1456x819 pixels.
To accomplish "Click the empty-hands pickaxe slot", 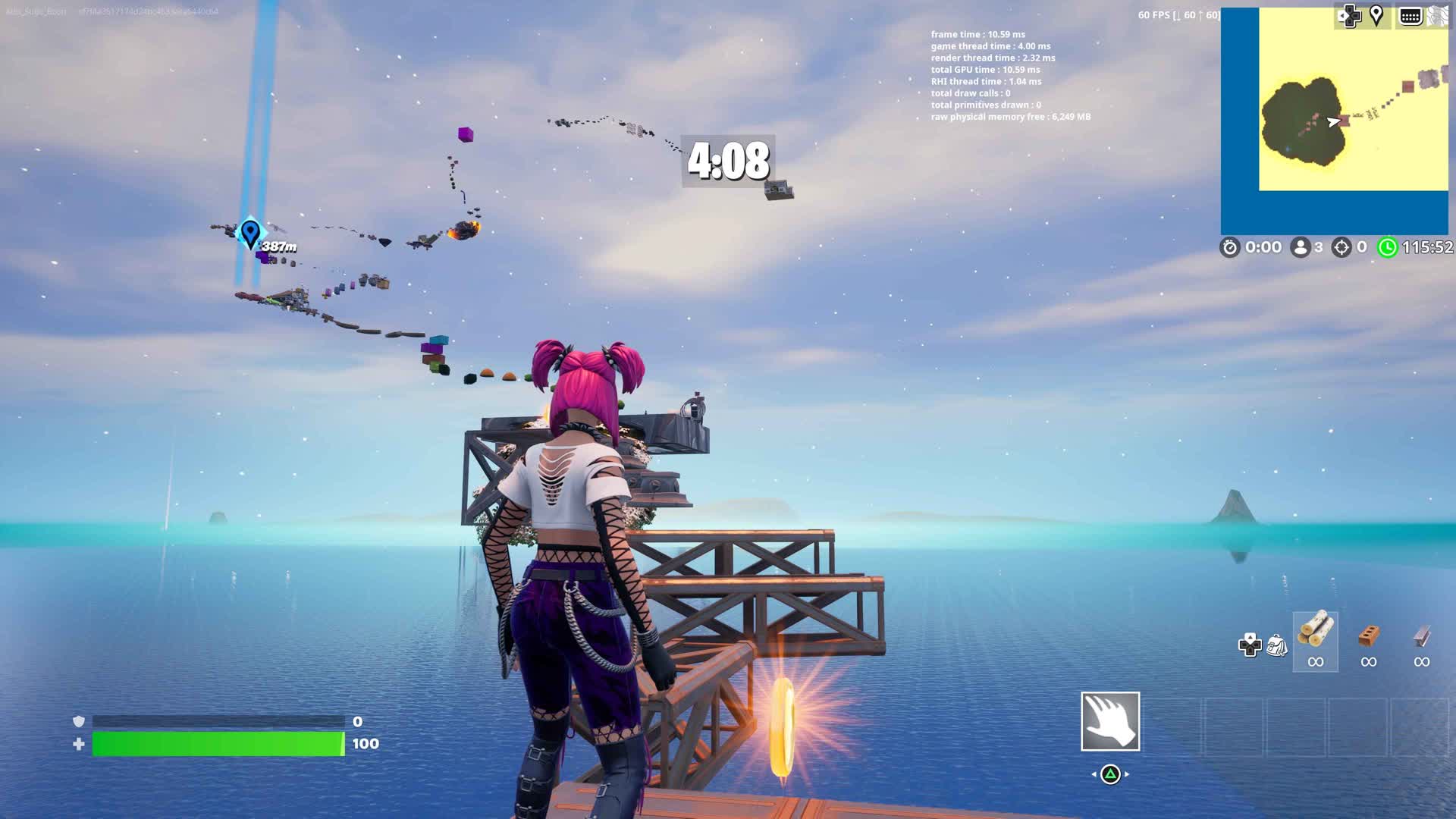I will click(x=1111, y=721).
